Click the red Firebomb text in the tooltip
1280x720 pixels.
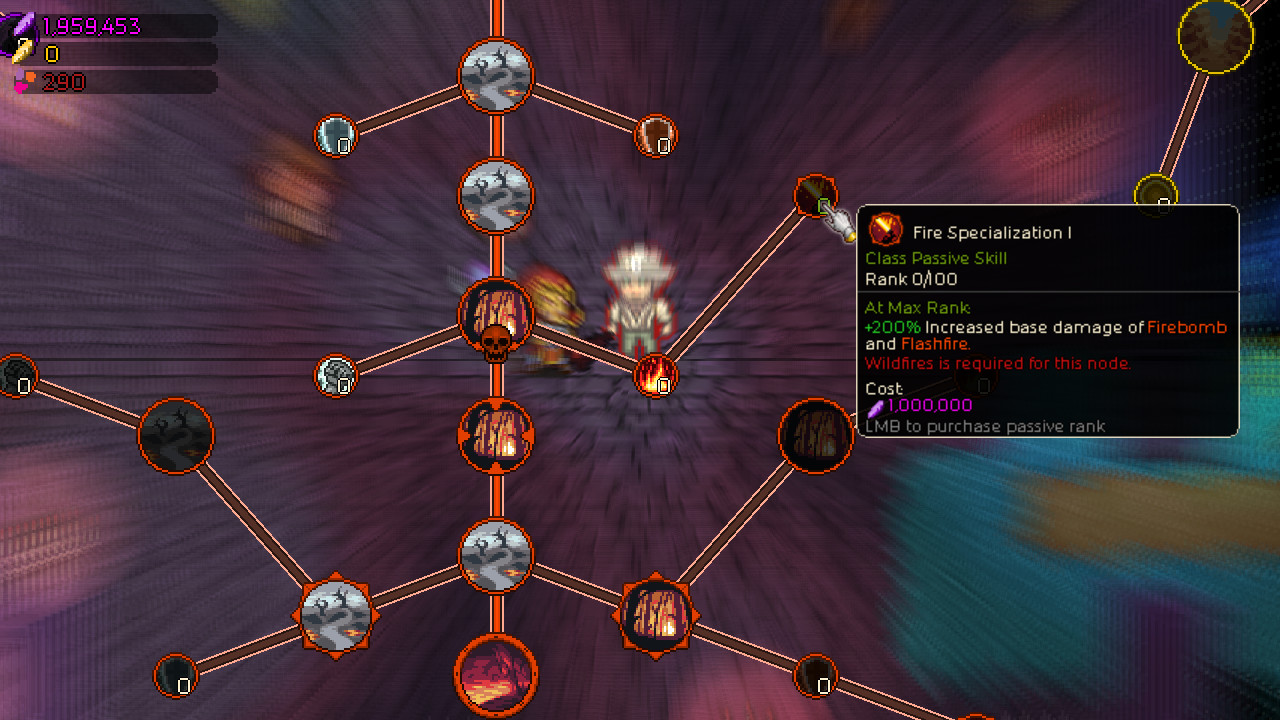[1186, 327]
